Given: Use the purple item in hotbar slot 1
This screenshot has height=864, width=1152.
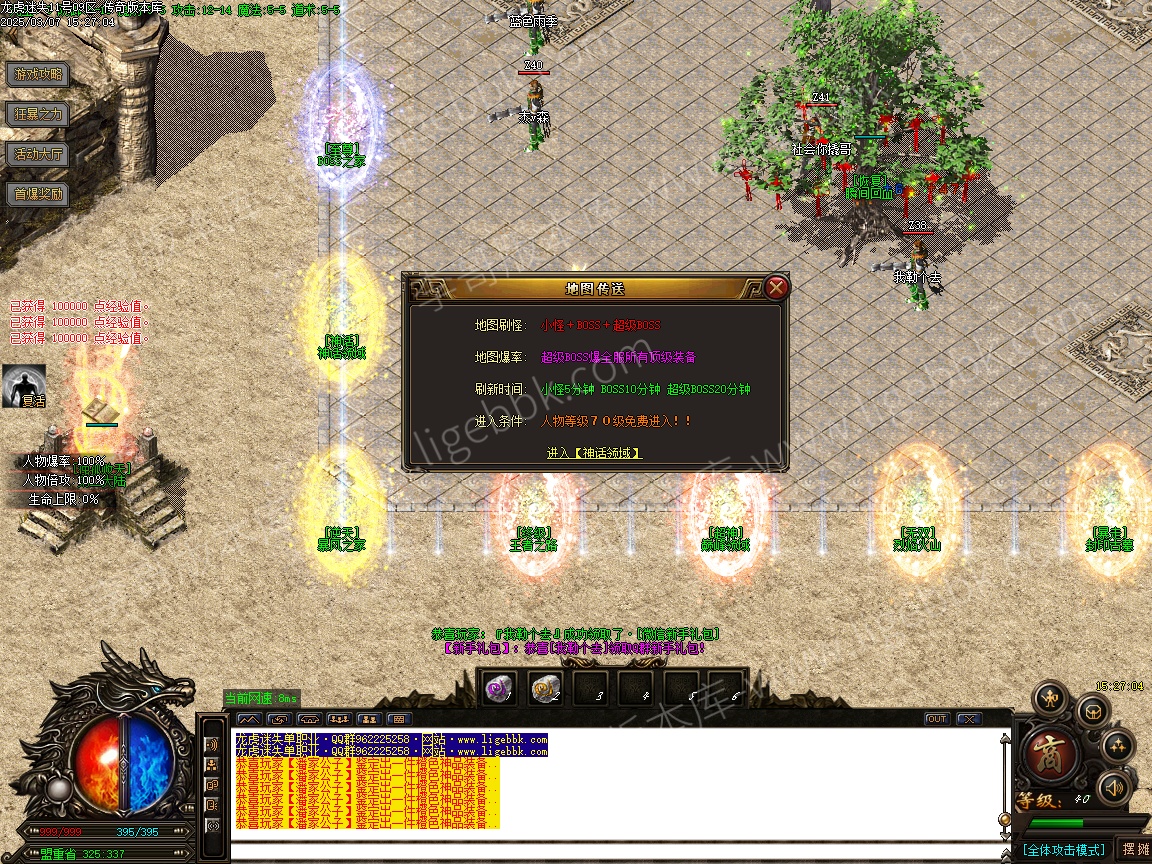Looking at the screenshot, I should coord(498,689).
